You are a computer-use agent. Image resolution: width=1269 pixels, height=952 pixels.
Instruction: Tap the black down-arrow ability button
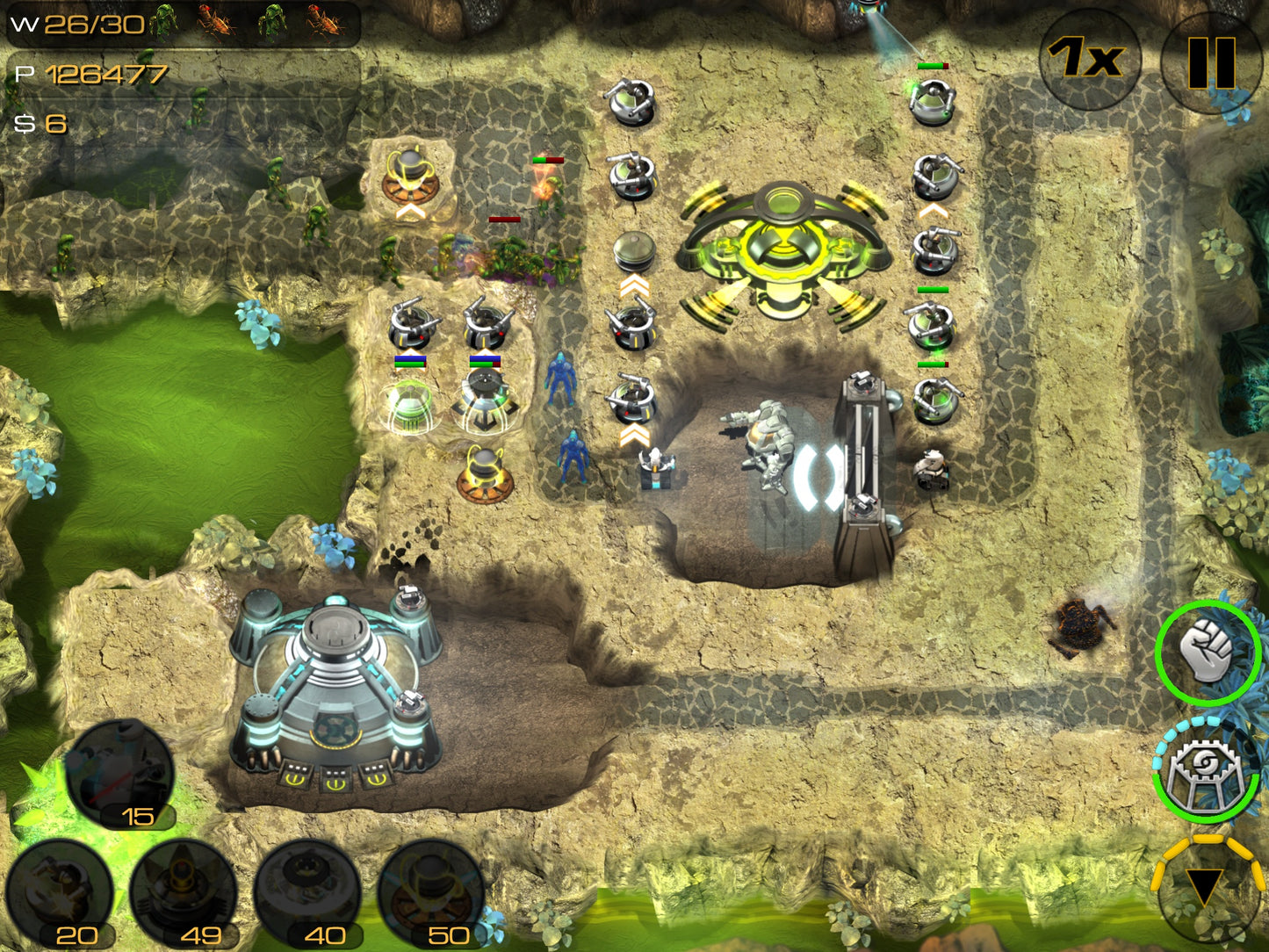(1205, 887)
